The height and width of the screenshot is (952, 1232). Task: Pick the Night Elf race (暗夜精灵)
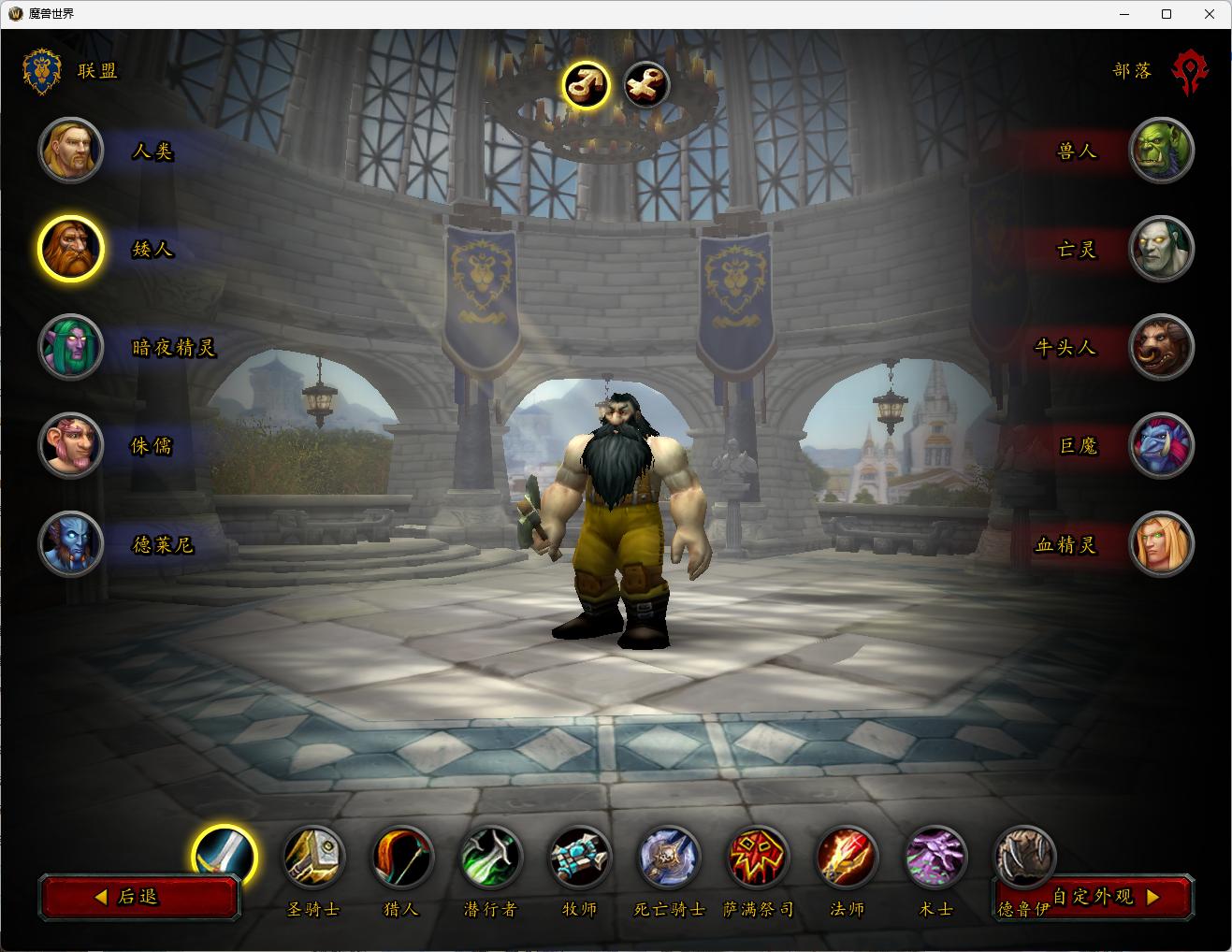click(70, 347)
